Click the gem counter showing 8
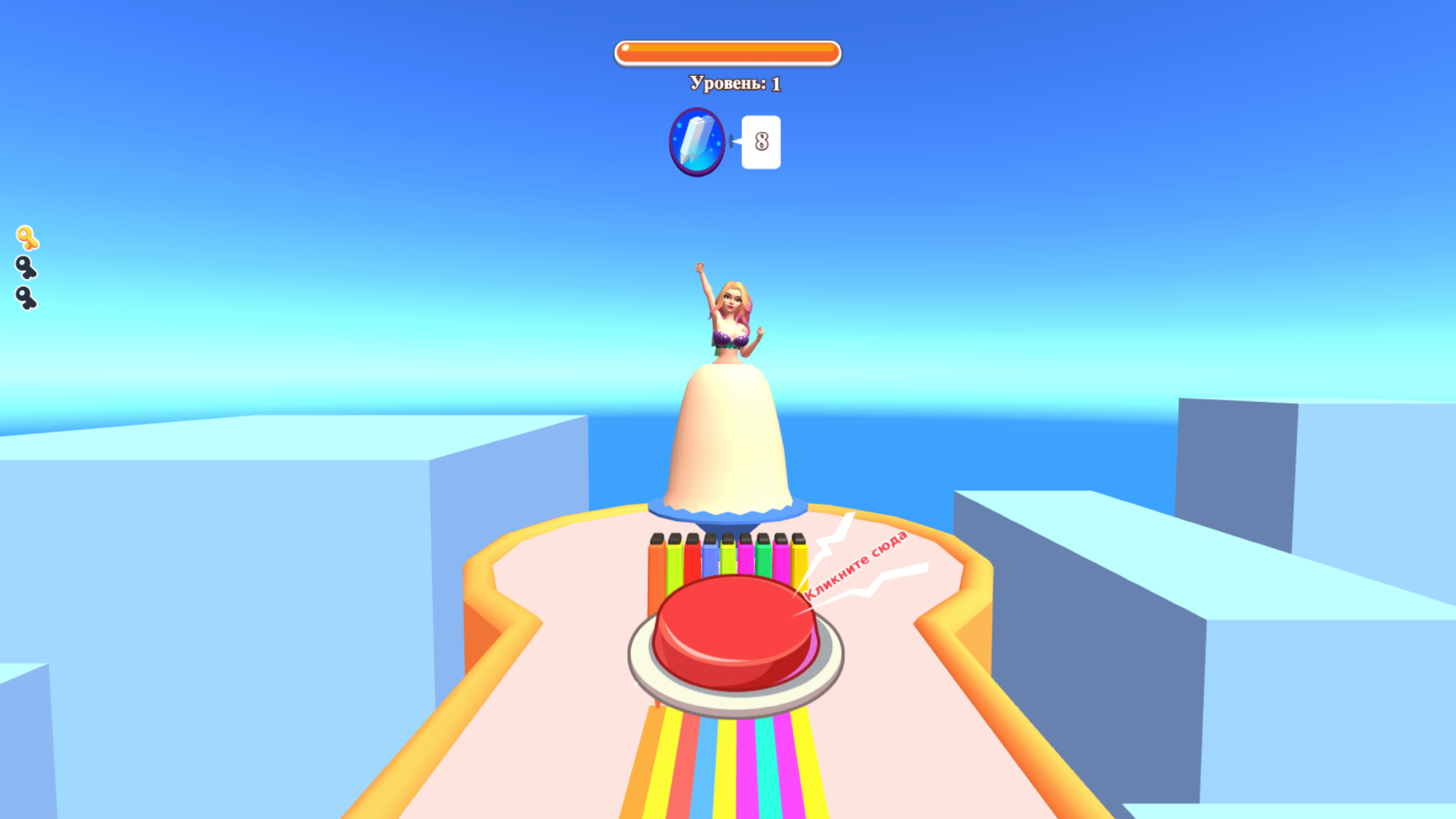The height and width of the screenshot is (819, 1456). pyautogui.click(x=761, y=143)
